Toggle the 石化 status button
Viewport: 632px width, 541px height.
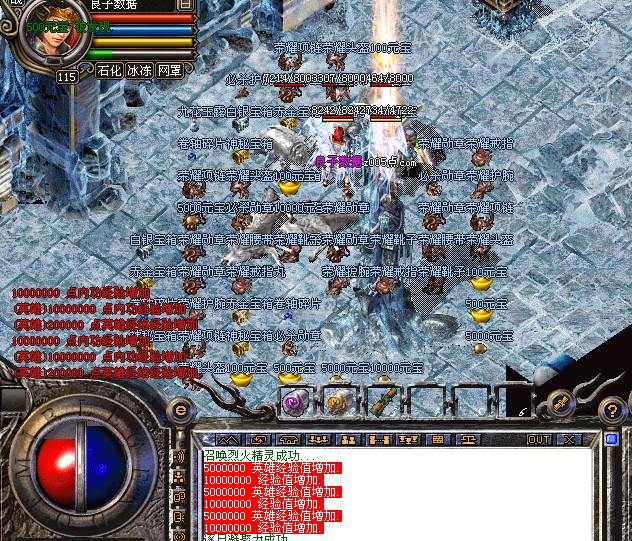click(109, 71)
